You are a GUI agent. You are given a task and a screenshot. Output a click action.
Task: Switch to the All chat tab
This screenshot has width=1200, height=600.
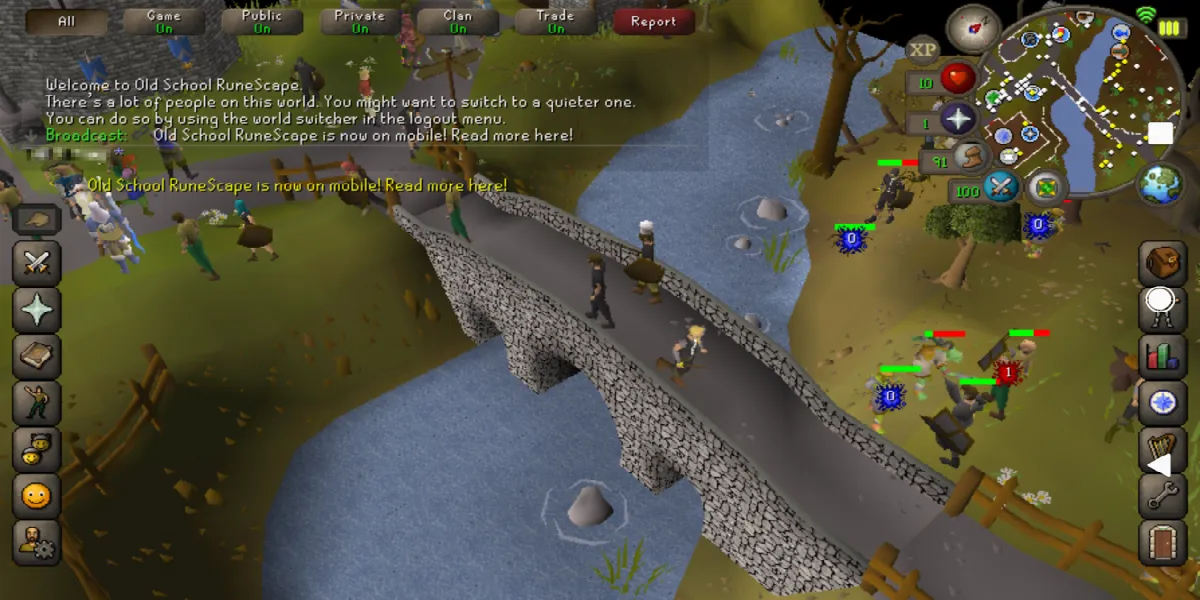click(67, 21)
